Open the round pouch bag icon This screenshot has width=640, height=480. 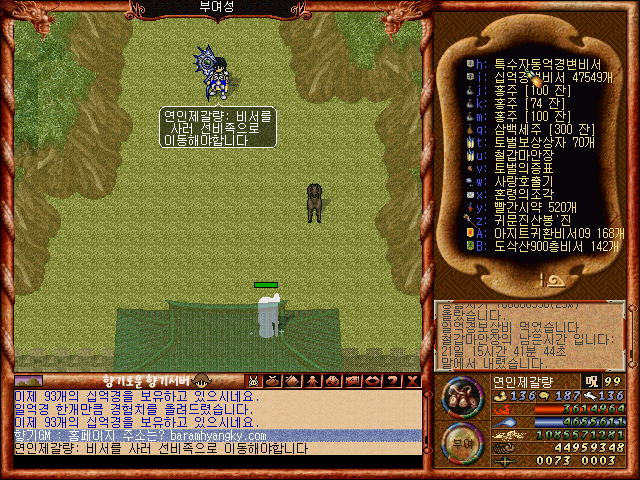(461, 396)
